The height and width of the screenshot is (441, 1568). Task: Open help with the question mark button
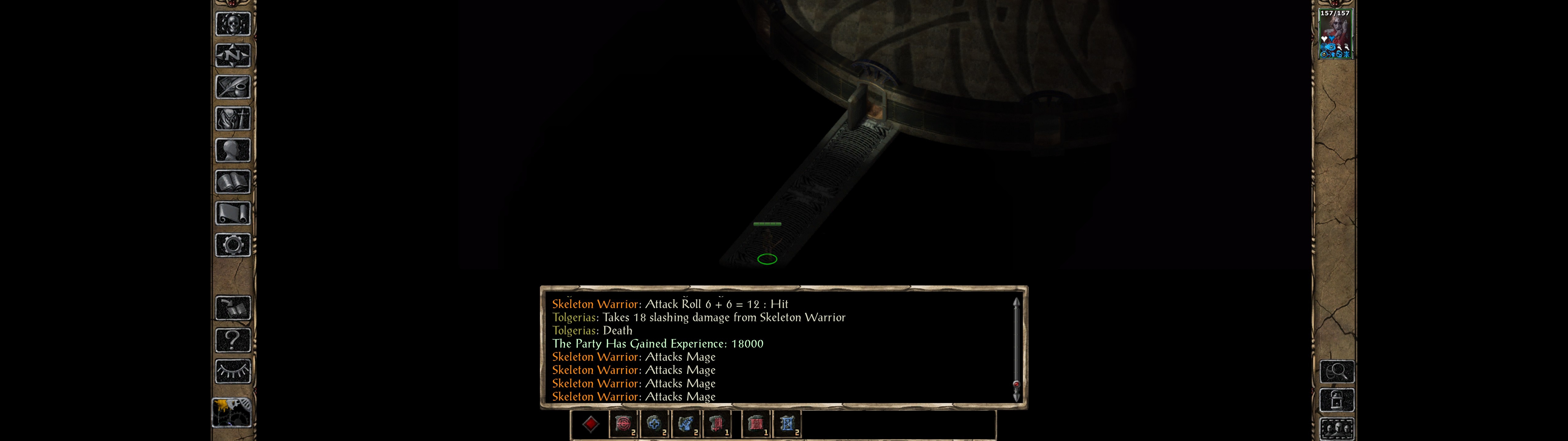pos(232,340)
